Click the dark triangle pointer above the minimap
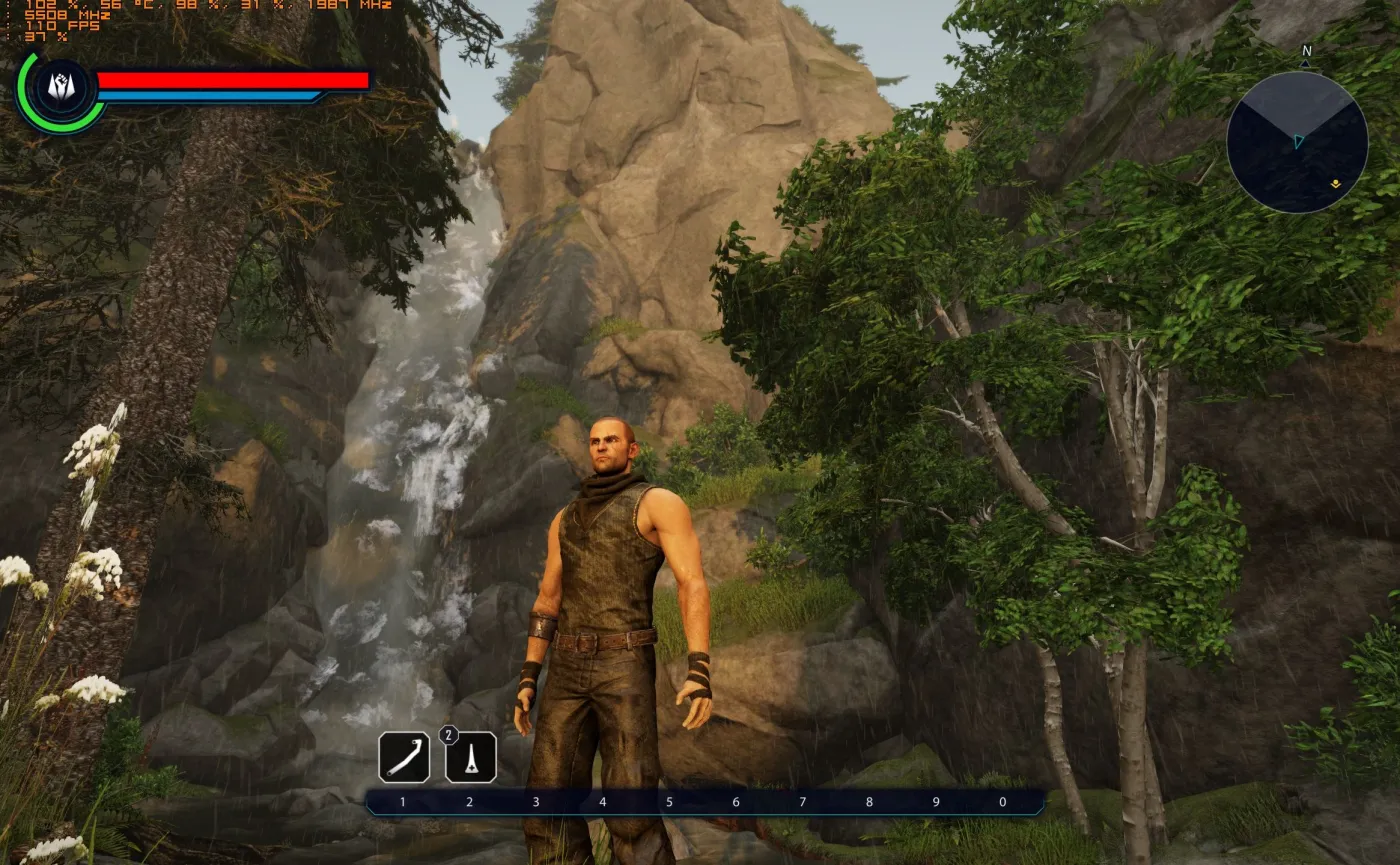This screenshot has width=1400, height=865. (x=1303, y=62)
